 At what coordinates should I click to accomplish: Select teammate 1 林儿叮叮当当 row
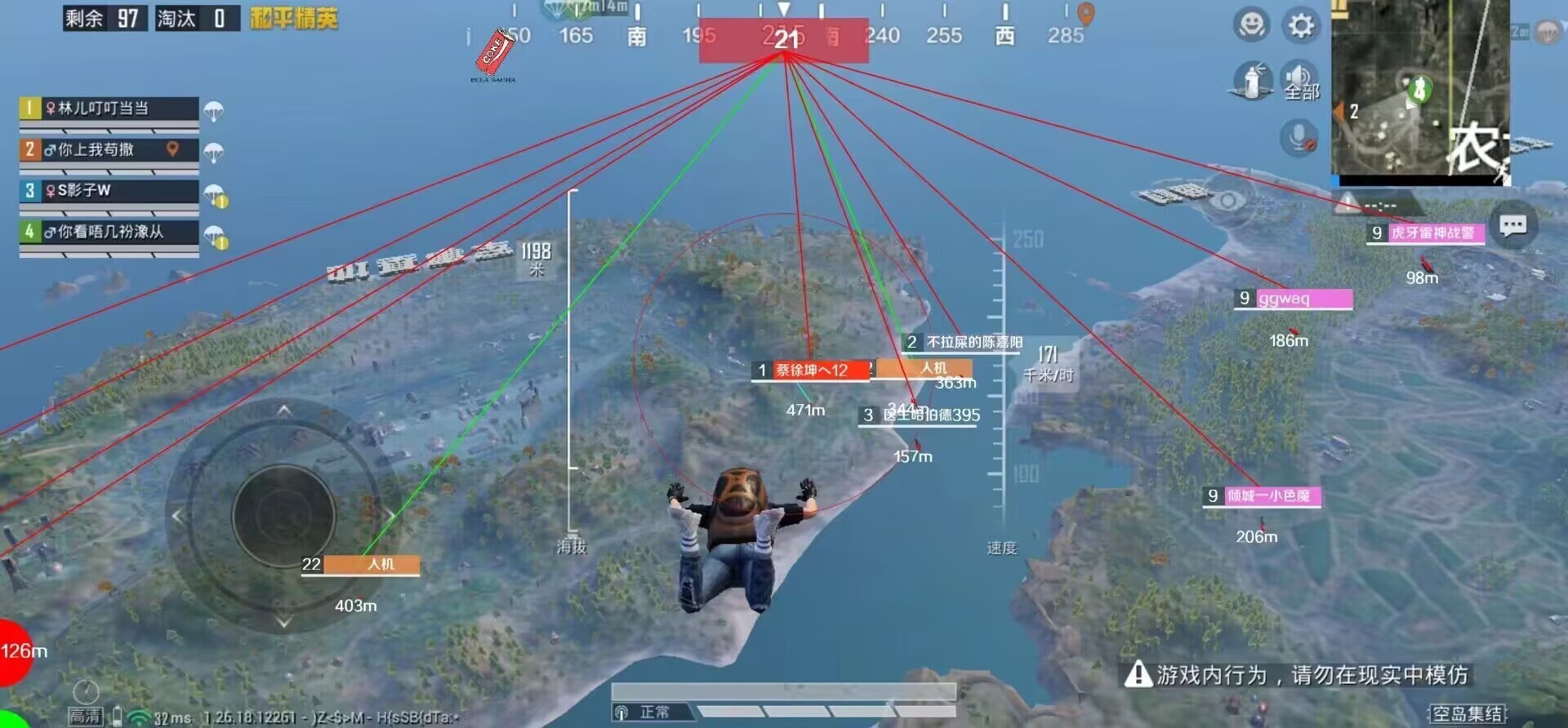click(109, 109)
